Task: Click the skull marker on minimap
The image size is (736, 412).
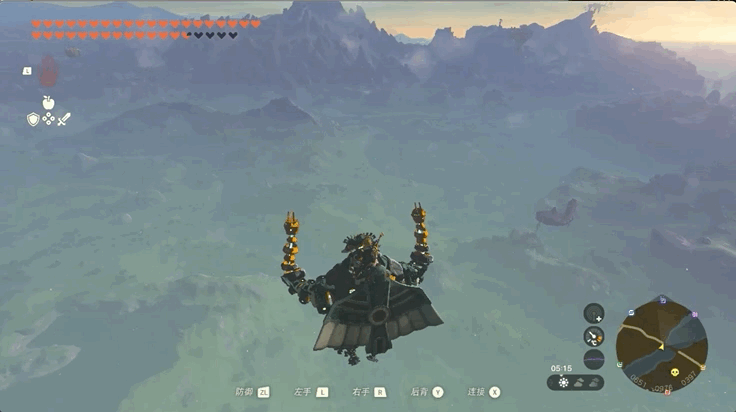Action: 674,373
